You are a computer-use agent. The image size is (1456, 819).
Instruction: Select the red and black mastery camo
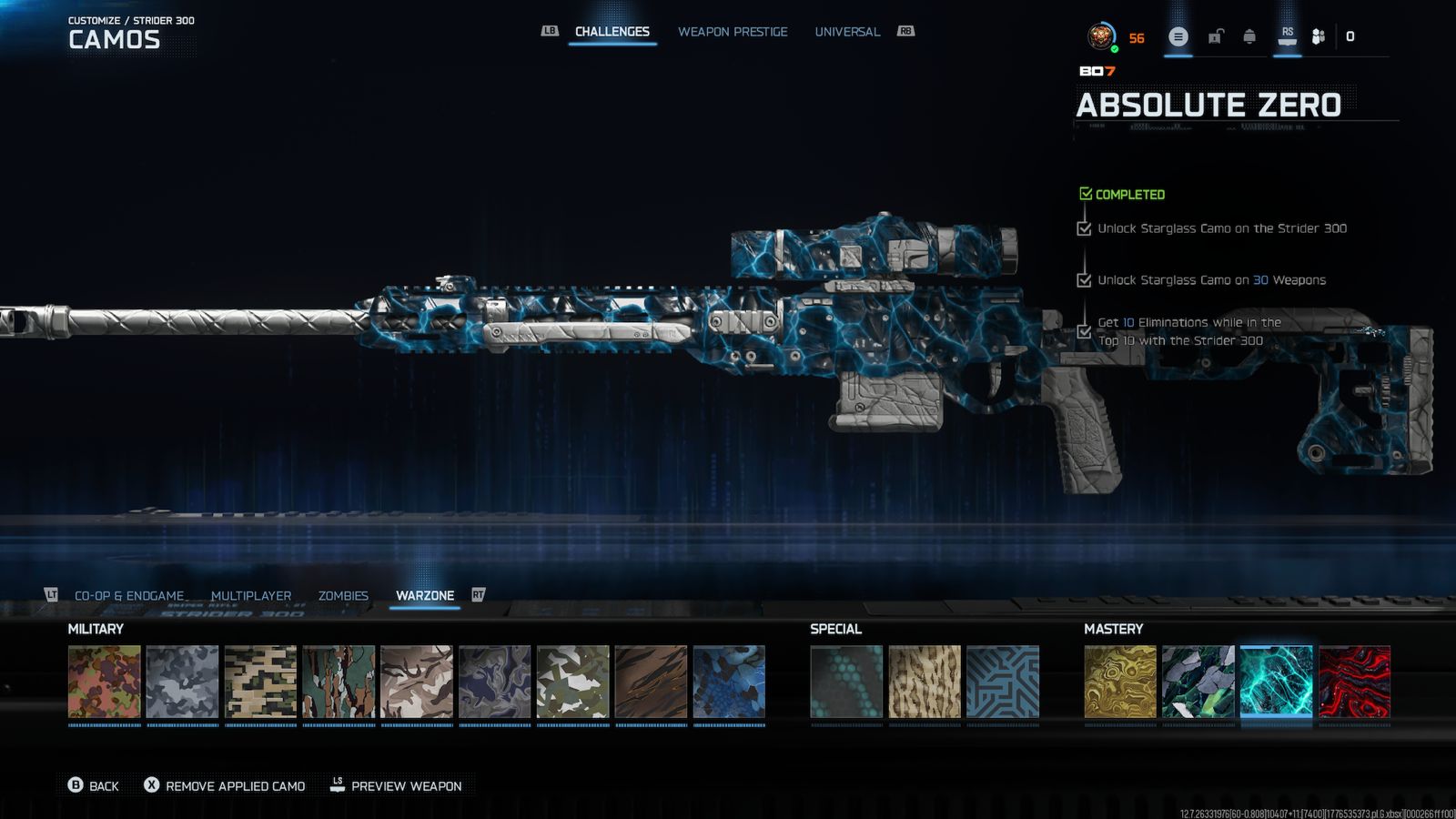tap(1354, 682)
